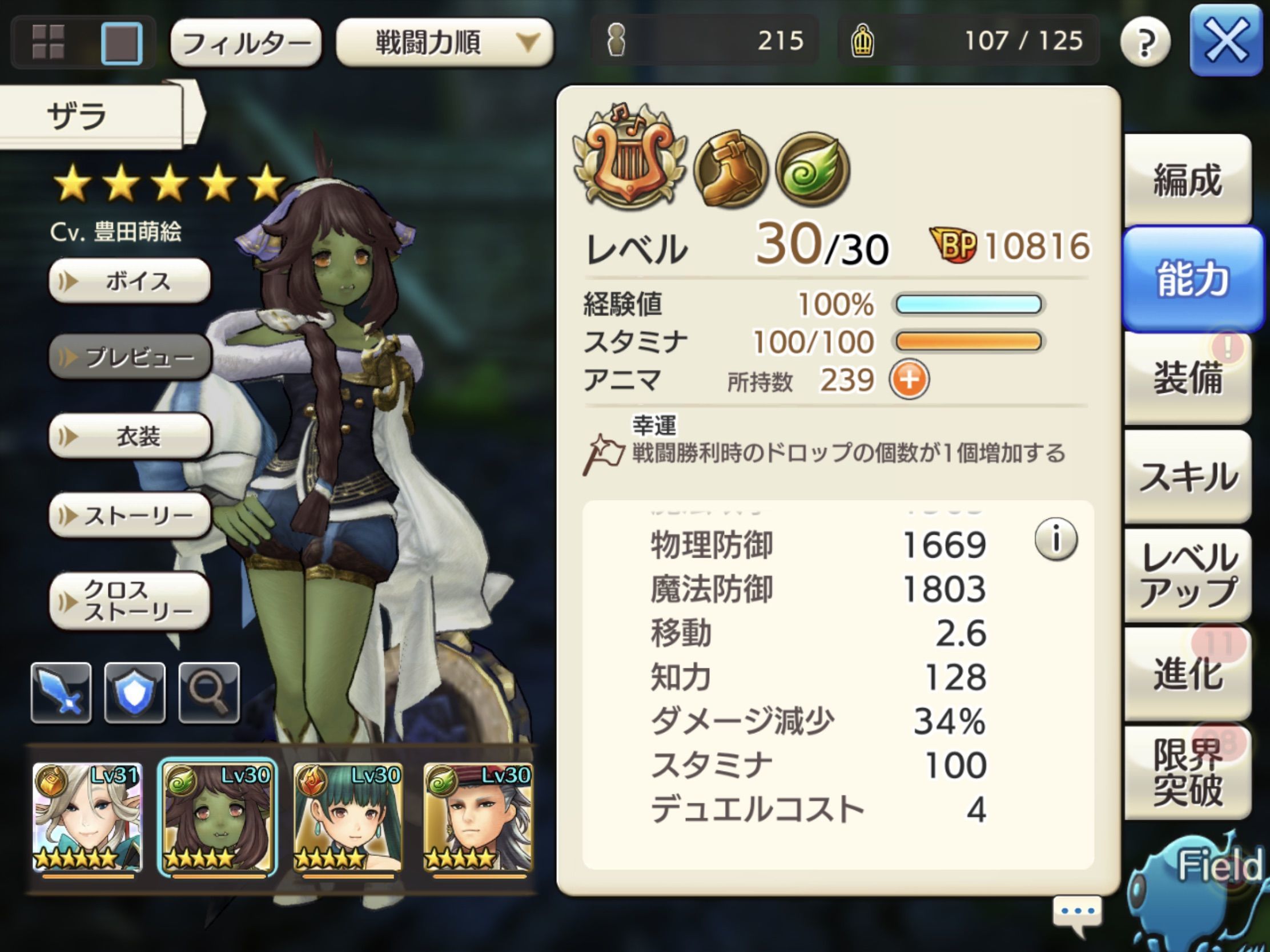Tap the orange plus to add anima
1270x952 pixels.
pyautogui.click(x=911, y=381)
